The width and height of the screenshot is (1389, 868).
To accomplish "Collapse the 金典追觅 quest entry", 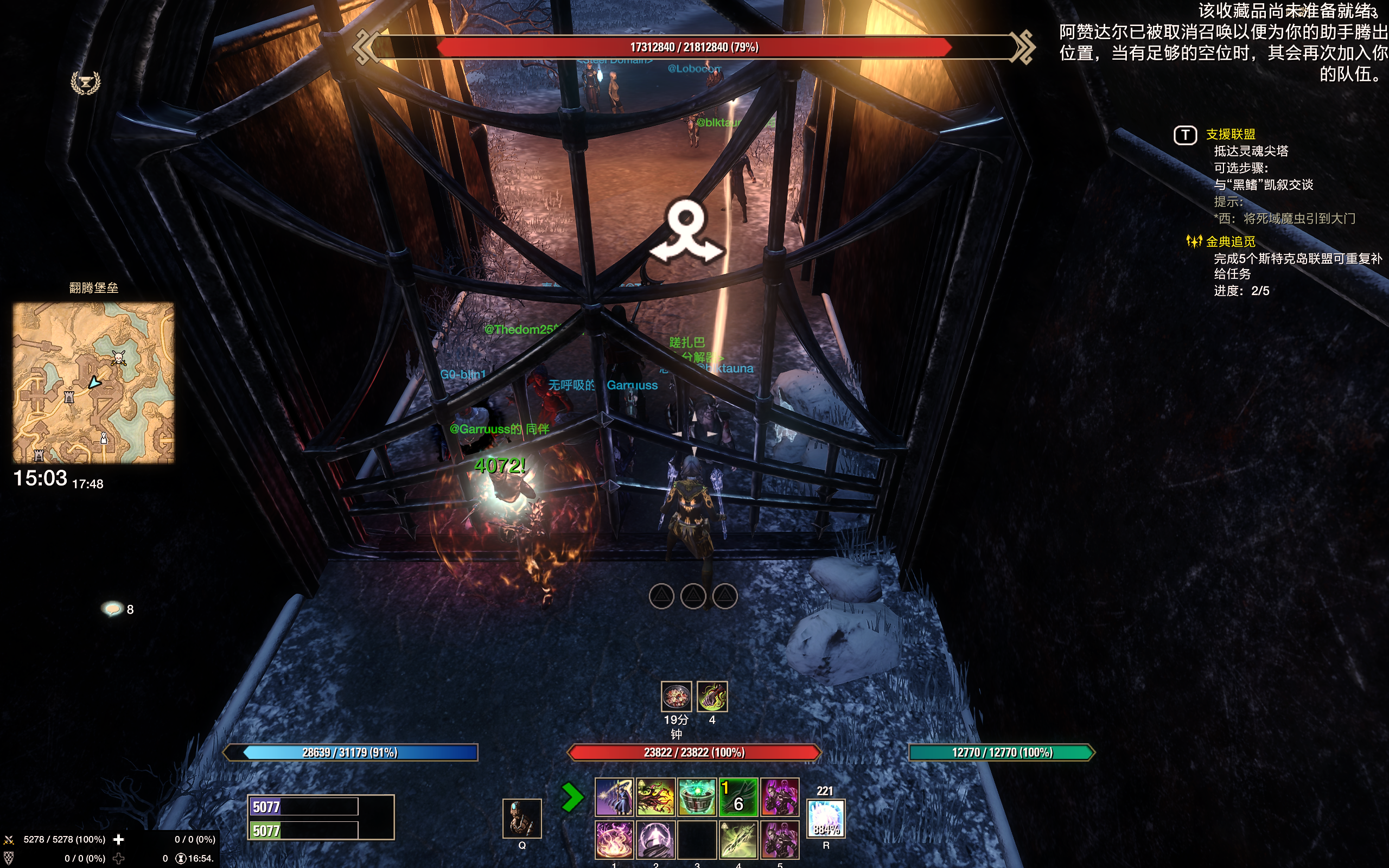I will (x=1197, y=242).
